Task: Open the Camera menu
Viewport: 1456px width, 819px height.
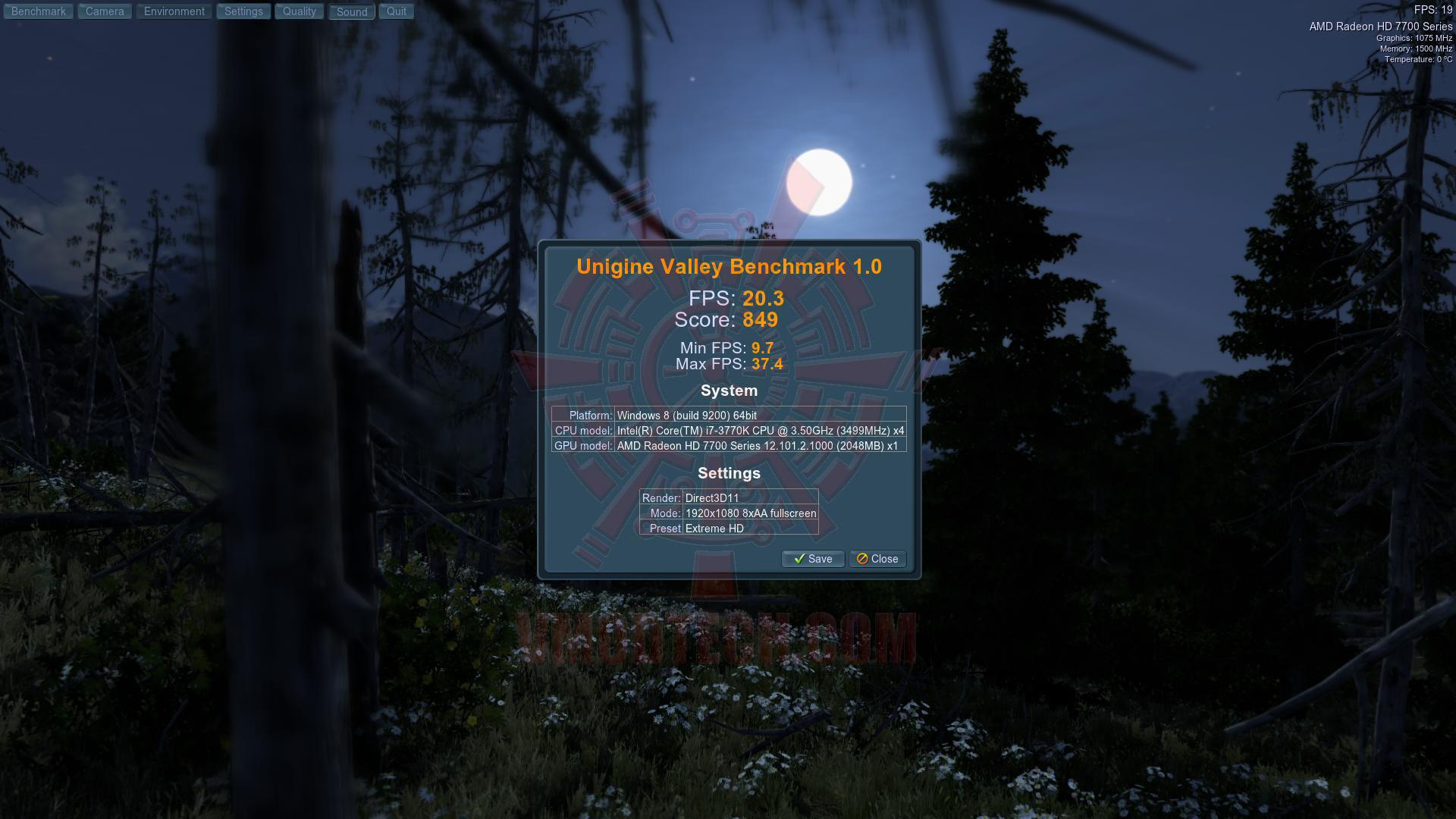Action: 105,11
